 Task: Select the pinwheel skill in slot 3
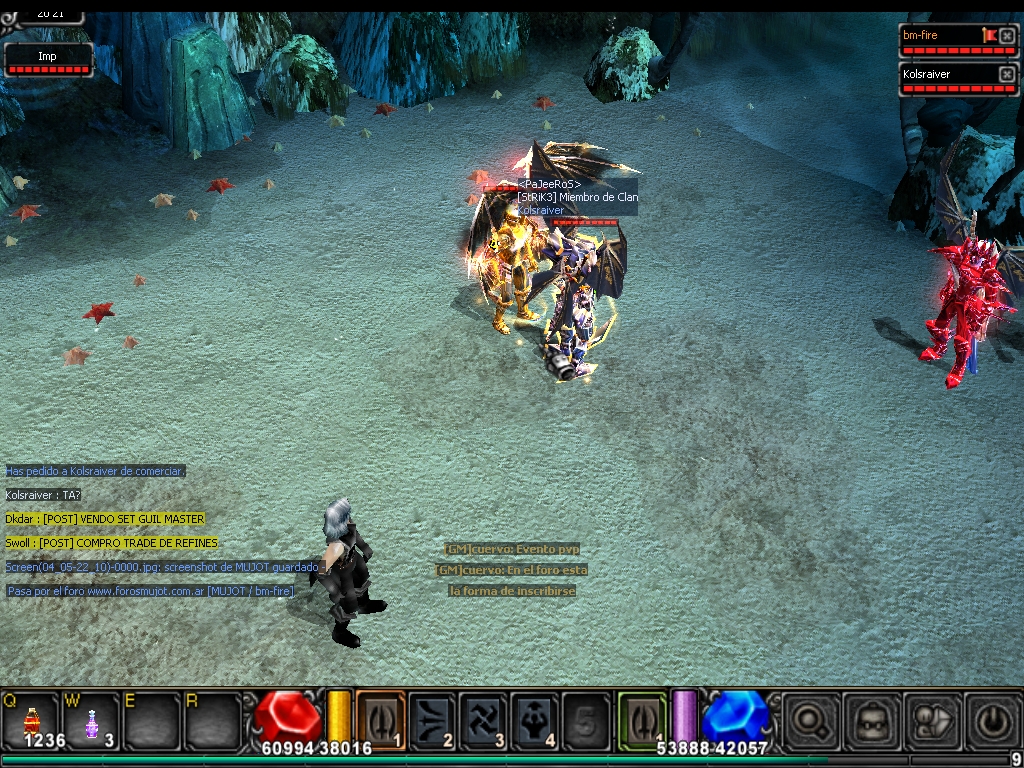[x=484, y=718]
